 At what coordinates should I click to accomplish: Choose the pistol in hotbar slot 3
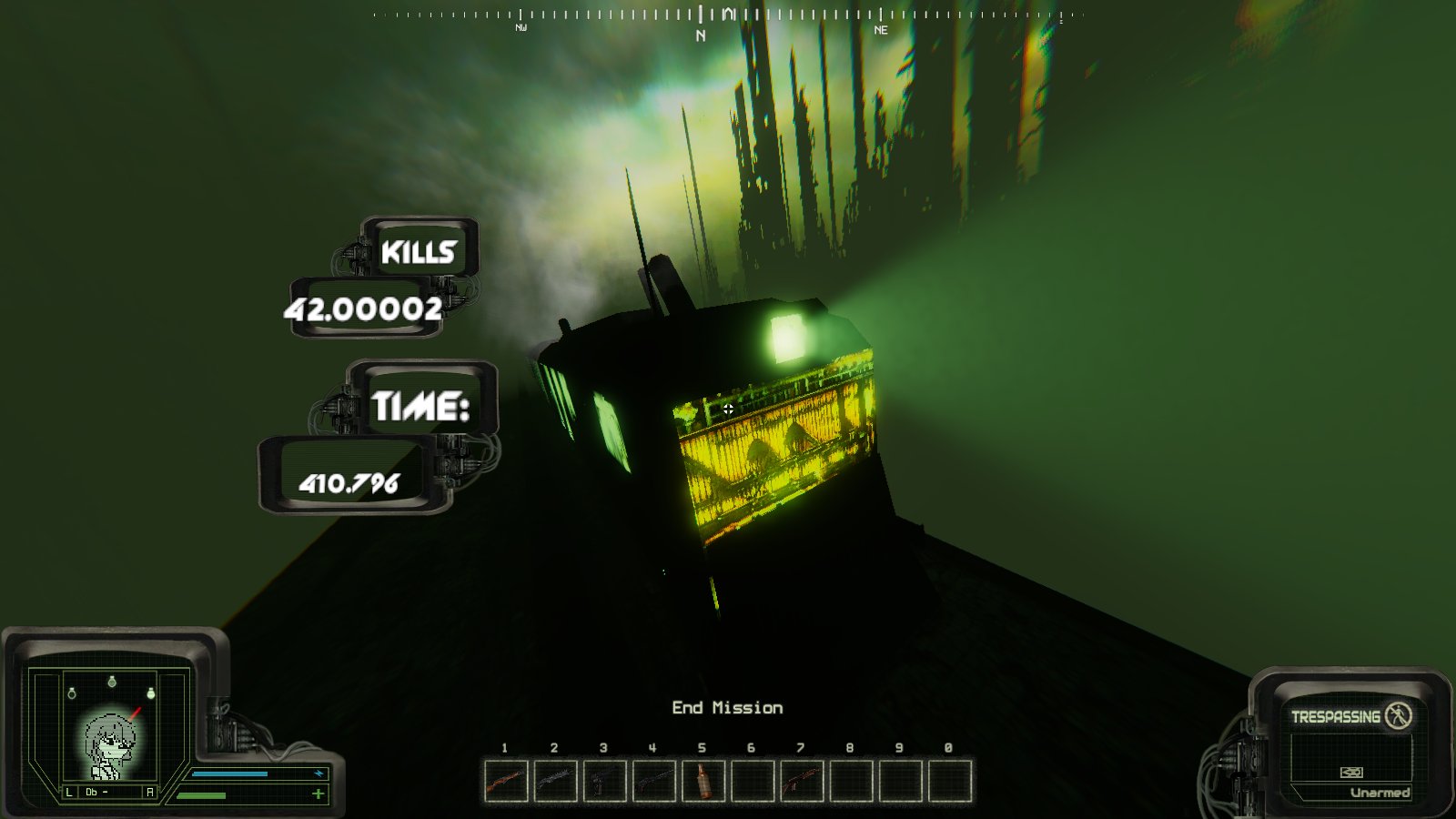click(x=604, y=781)
